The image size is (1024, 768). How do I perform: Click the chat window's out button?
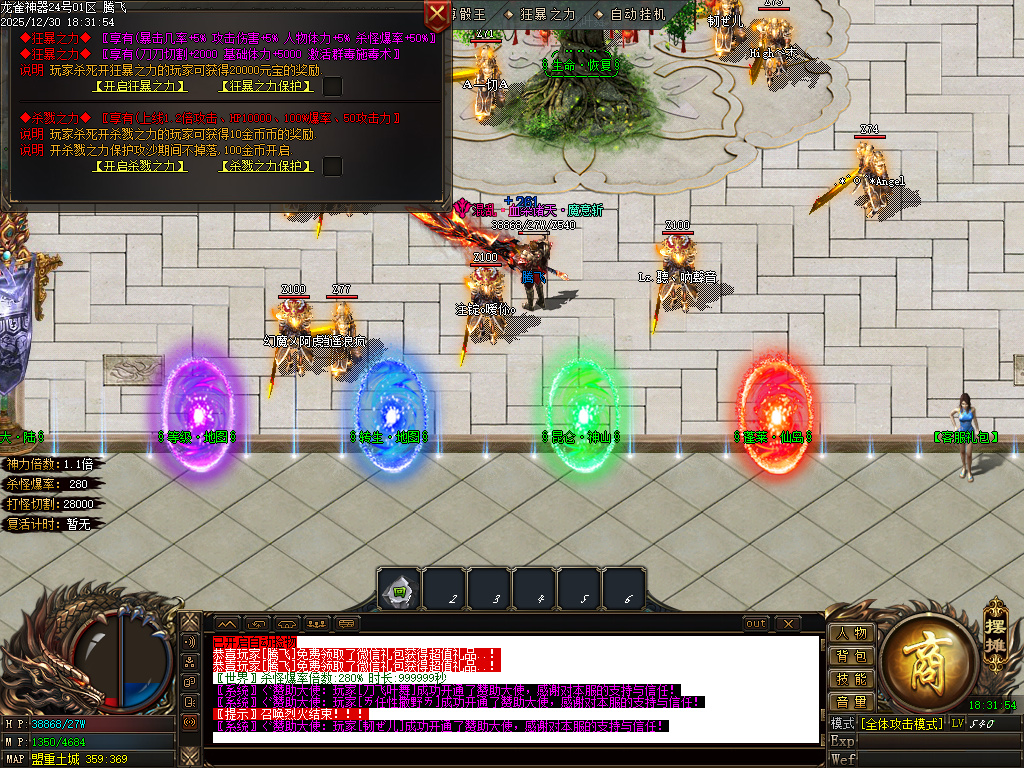point(757,624)
